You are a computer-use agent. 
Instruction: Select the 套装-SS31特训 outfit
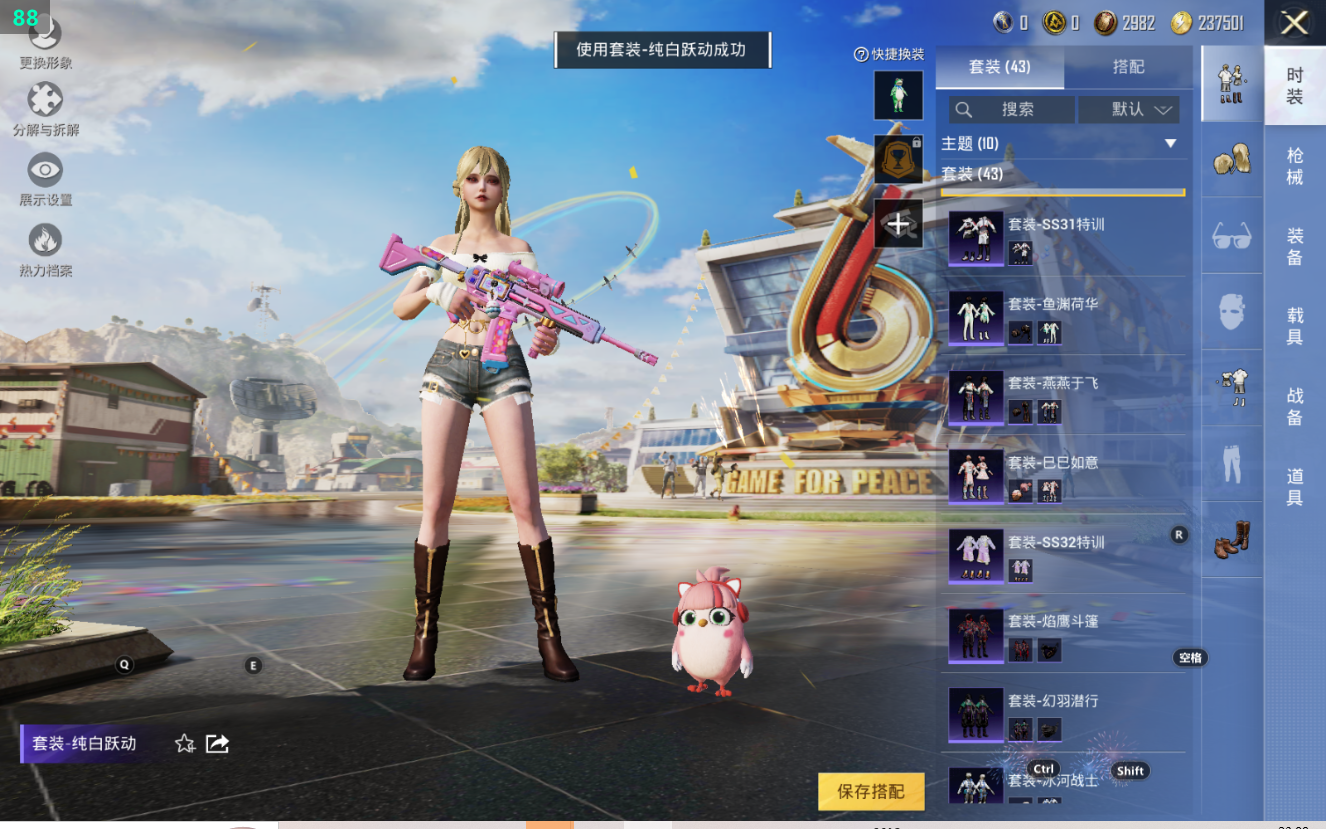click(1062, 239)
